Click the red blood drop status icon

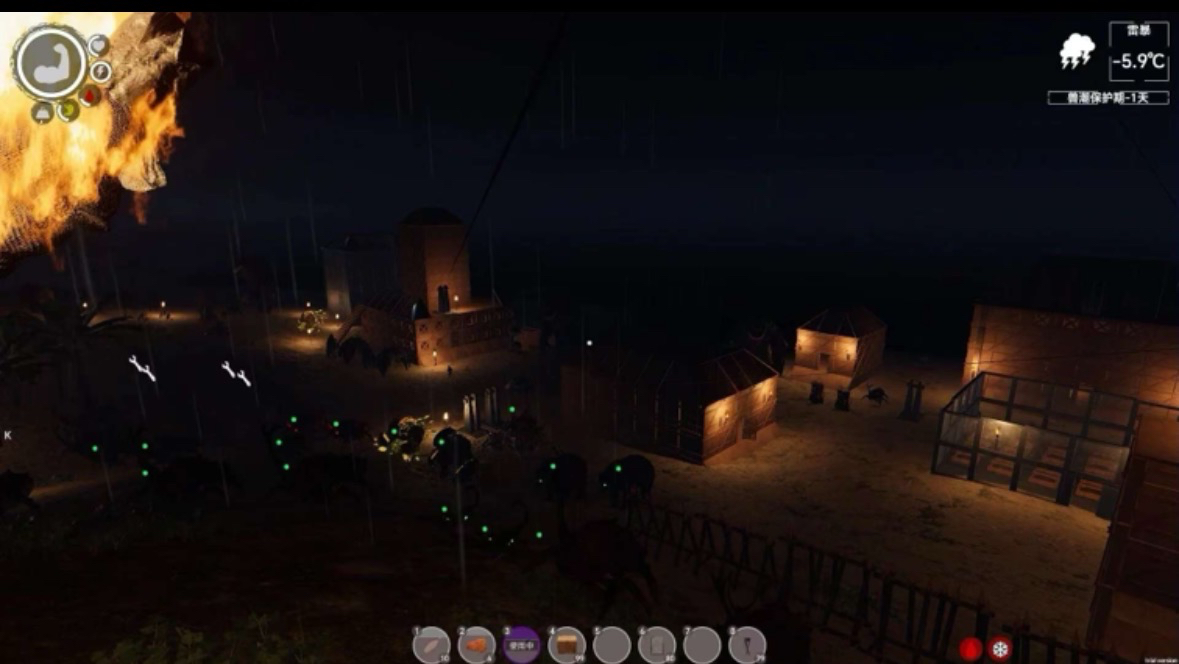pyautogui.click(x=90, y=96)
